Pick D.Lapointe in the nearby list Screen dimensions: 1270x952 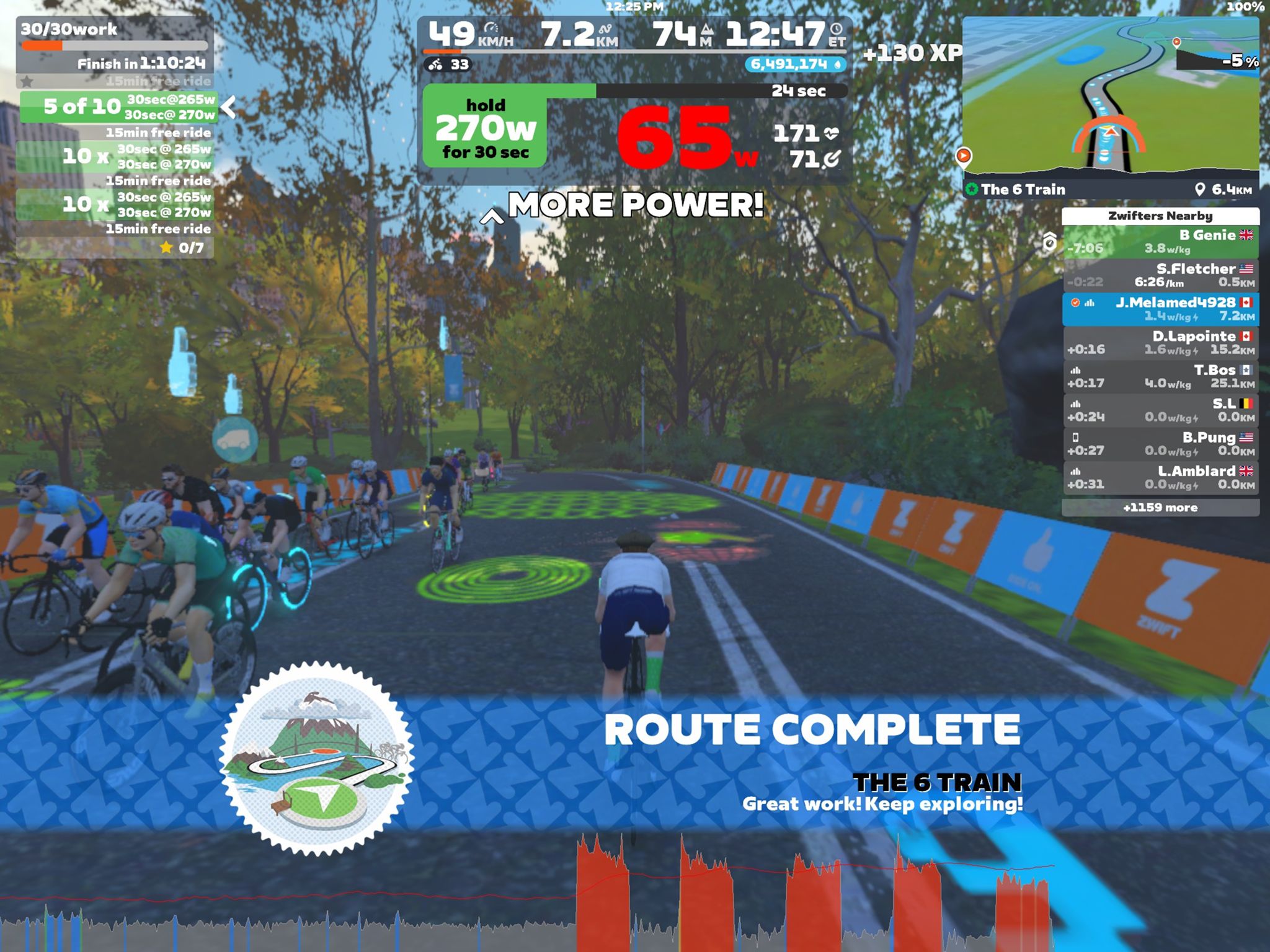click(x=1160, y=343)
